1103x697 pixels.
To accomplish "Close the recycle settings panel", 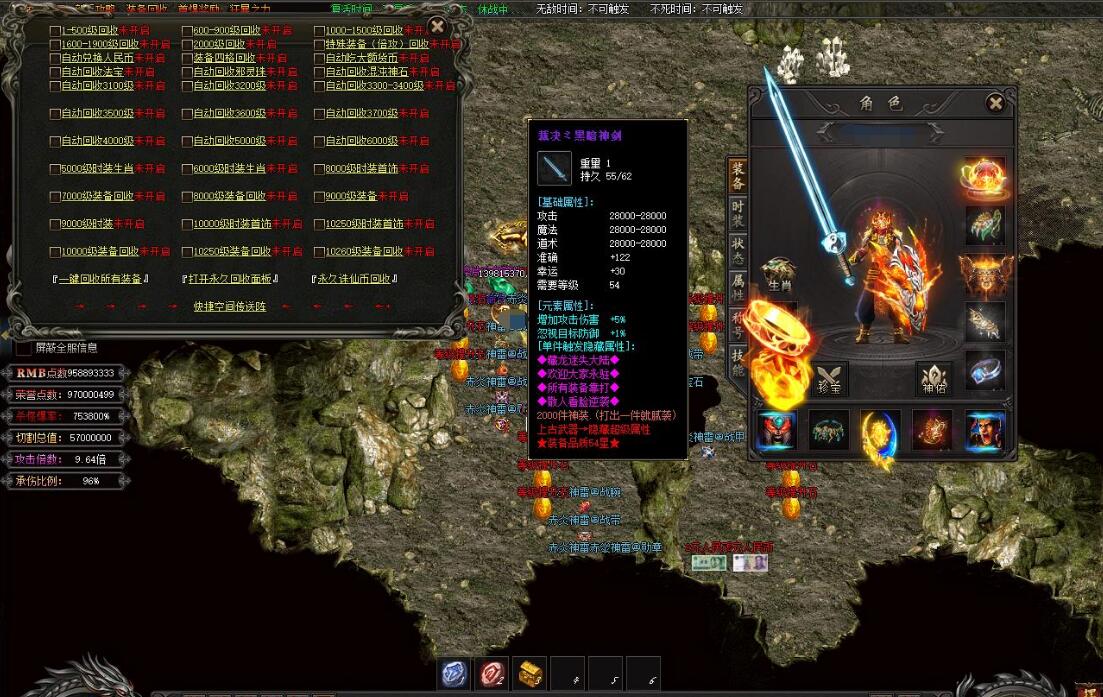I will tap(437, 27).
